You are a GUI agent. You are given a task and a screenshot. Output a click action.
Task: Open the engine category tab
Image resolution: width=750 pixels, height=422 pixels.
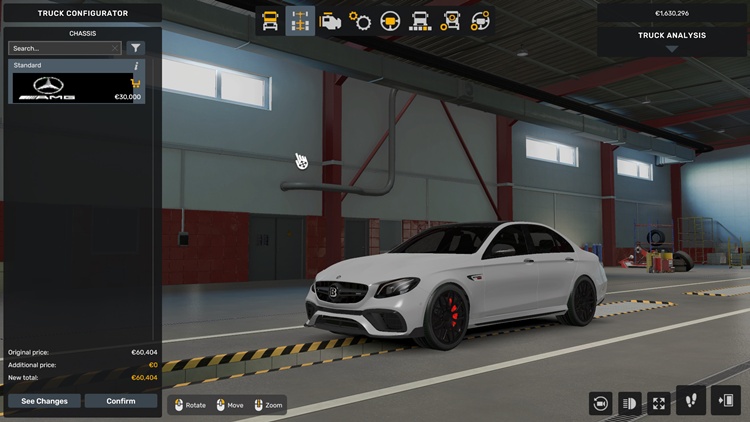pos(330,21)
